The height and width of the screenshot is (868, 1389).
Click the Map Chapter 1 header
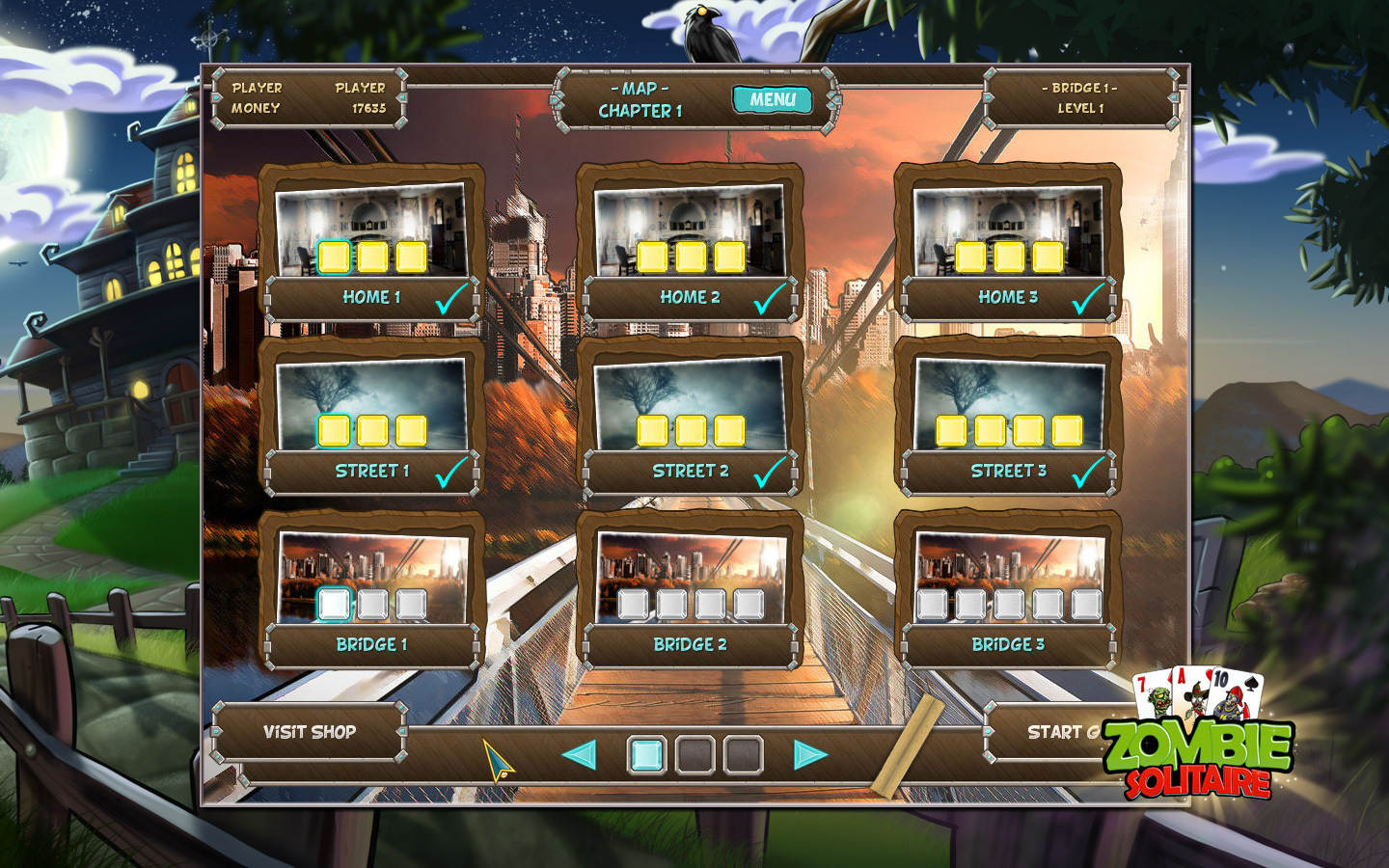641,98
